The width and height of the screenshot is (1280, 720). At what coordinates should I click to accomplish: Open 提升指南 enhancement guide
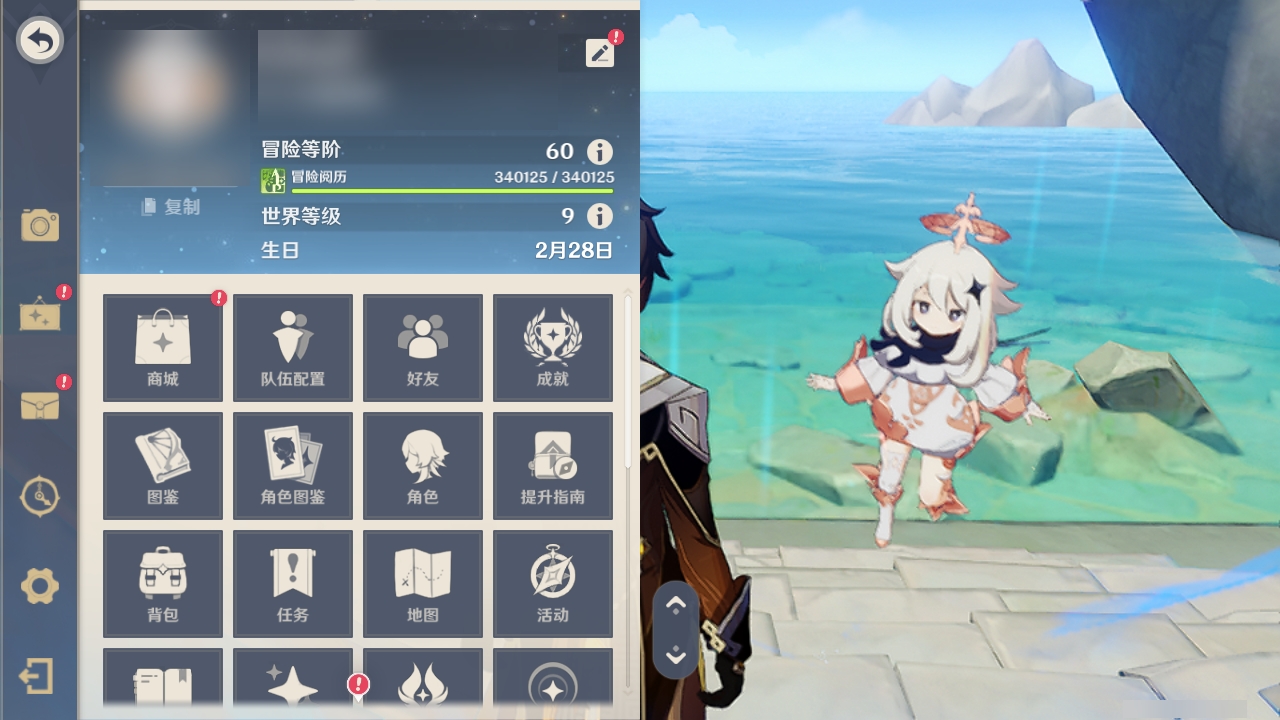tap(552, 465)
